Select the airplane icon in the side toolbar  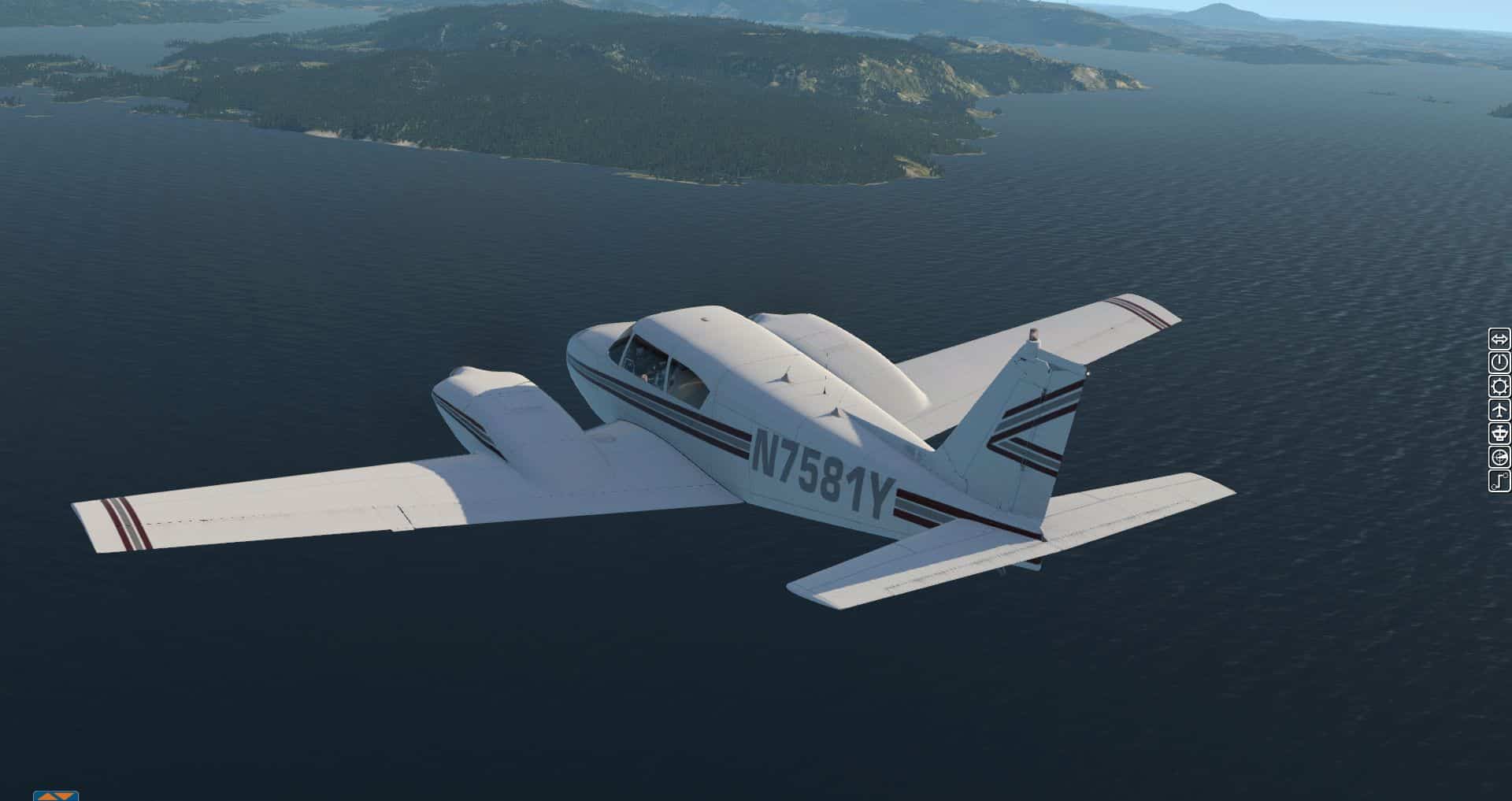click(x=1499, y=410)
